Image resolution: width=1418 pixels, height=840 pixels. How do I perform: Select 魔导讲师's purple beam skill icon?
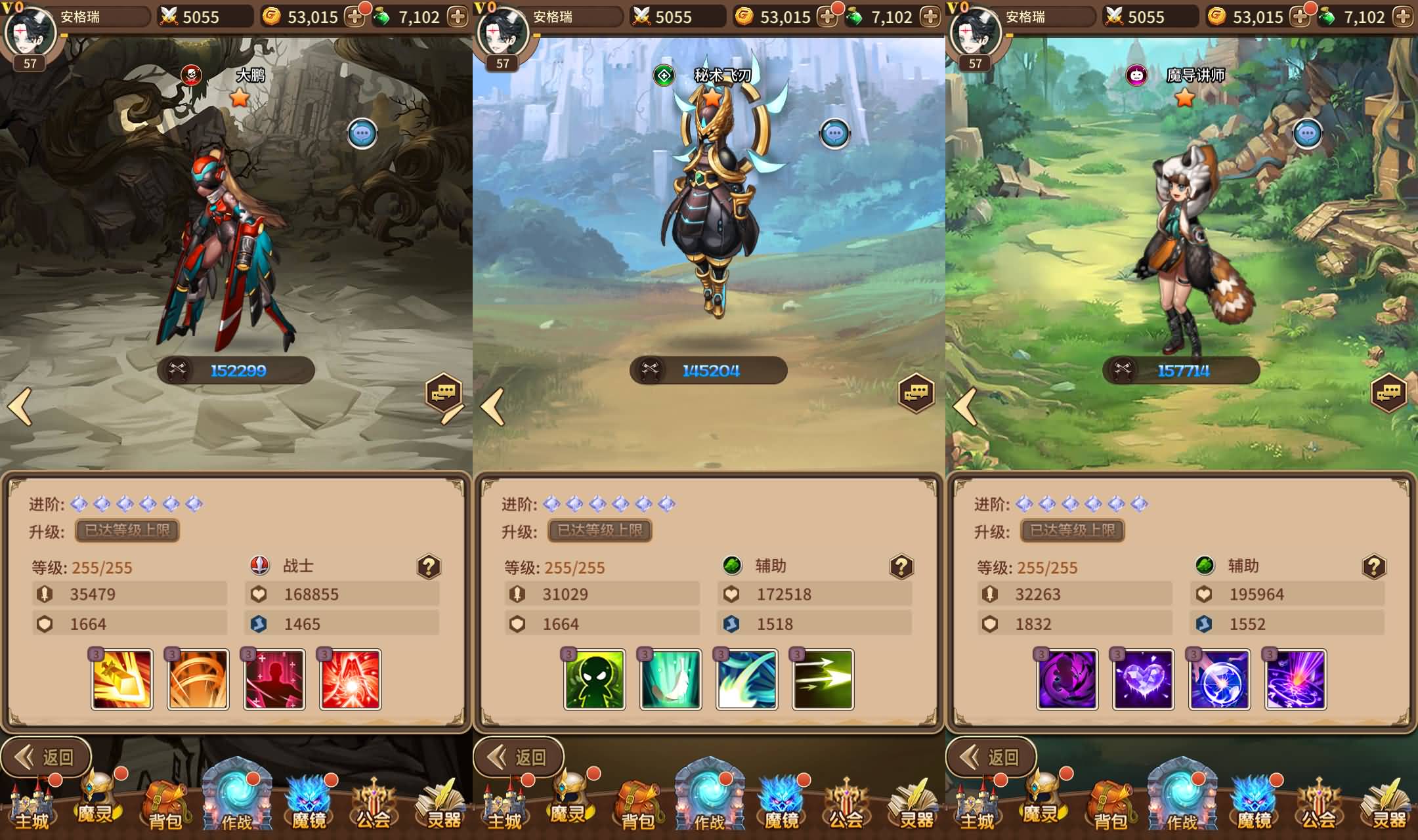(1296, 680)
